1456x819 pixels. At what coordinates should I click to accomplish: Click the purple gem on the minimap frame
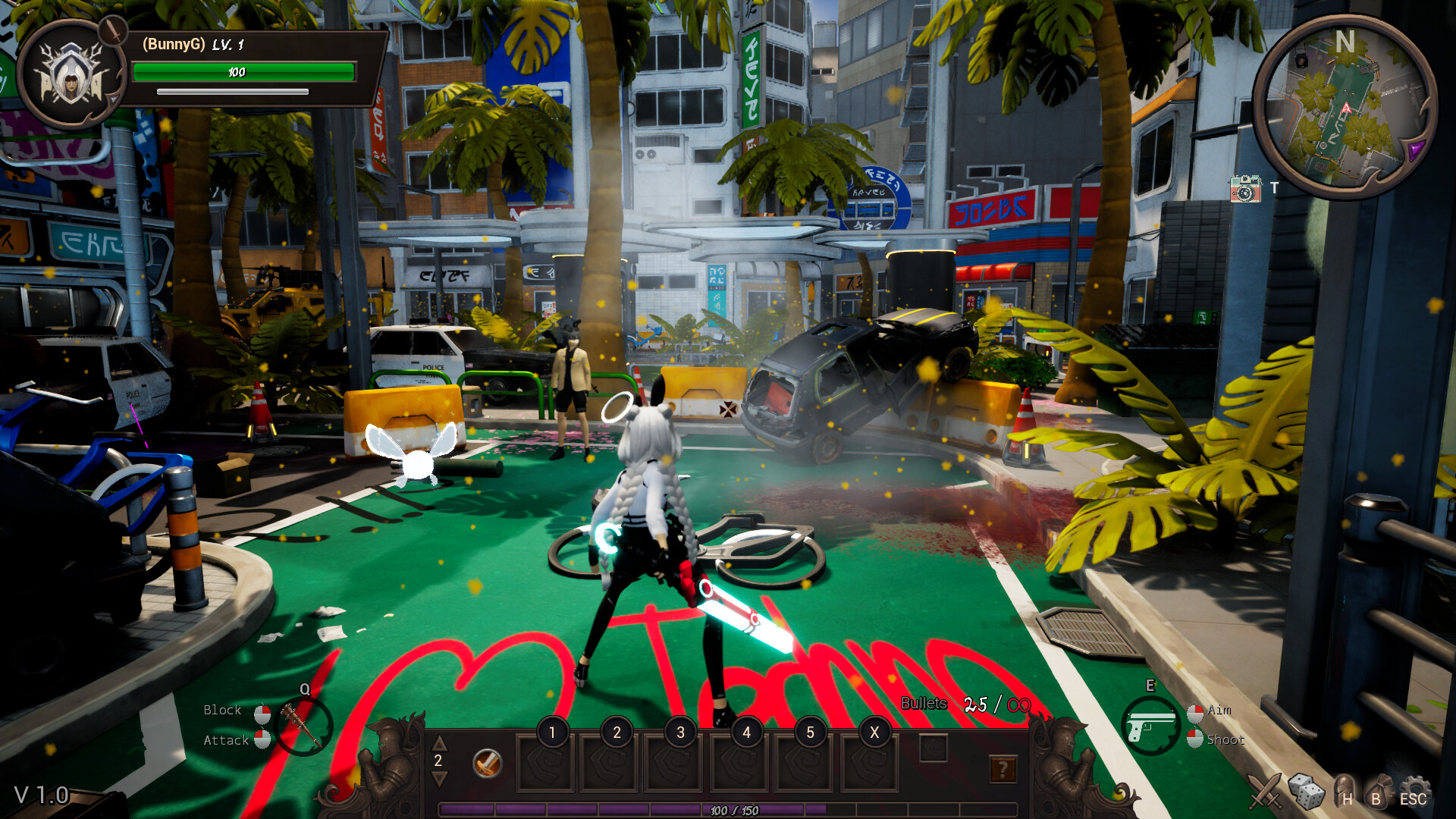(1415, 150)
